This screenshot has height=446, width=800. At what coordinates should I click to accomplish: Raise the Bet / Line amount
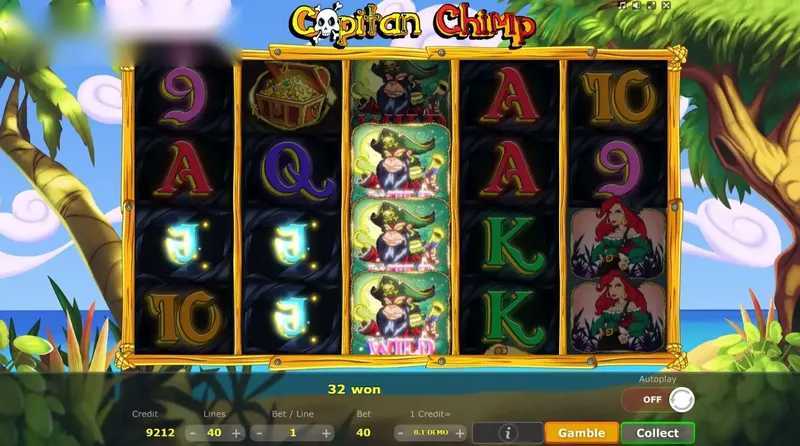(x=326, y=433)
